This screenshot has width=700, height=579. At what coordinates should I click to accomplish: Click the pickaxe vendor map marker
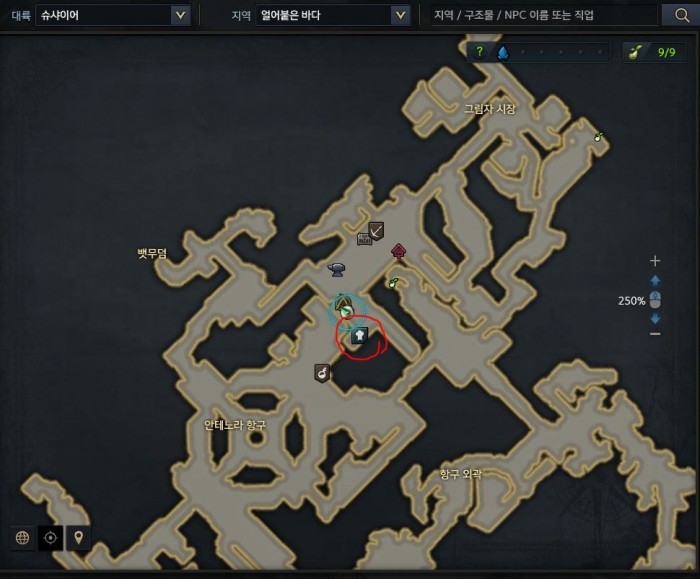(376, 230)
